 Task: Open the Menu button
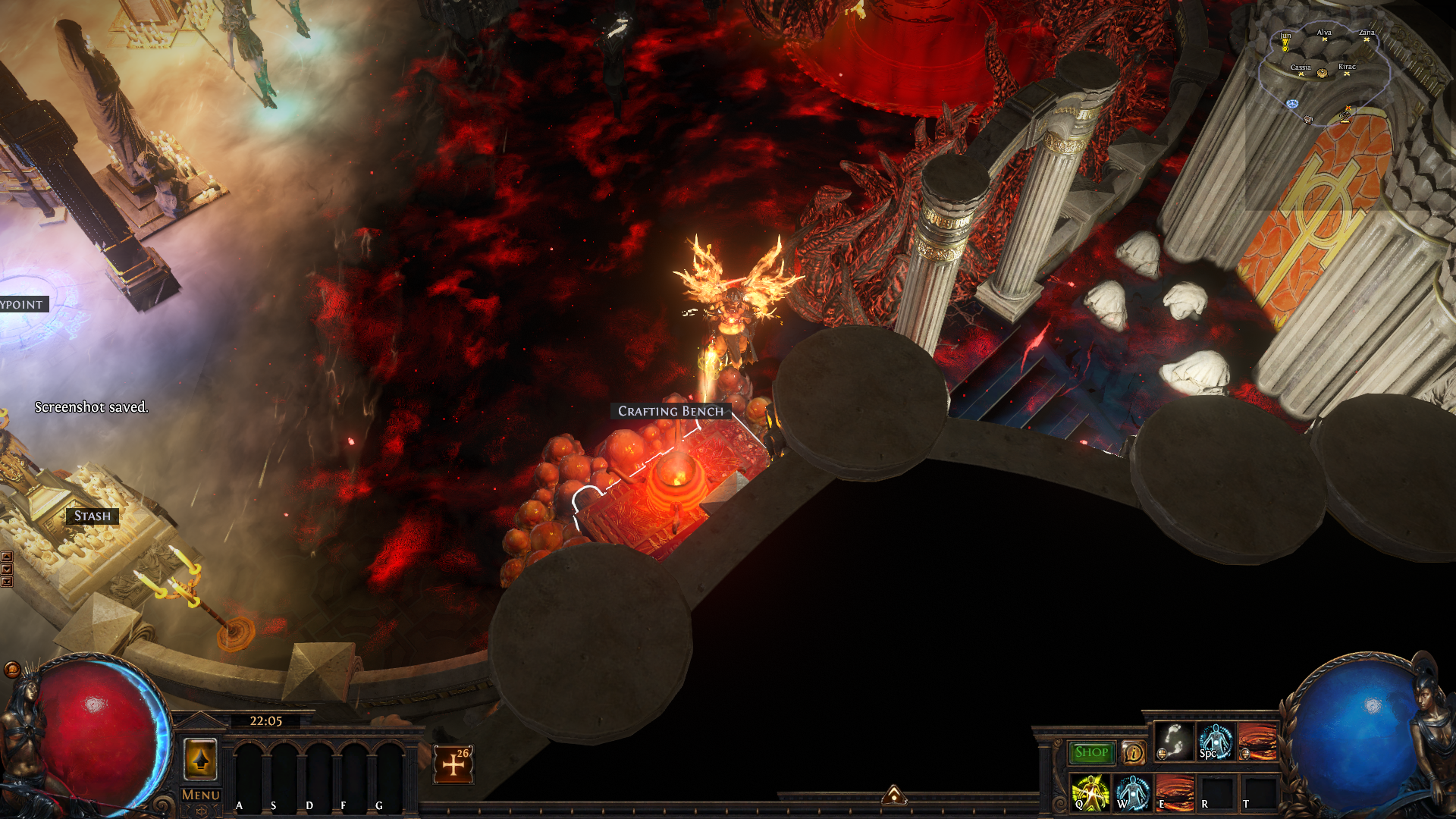pos(200,795)
